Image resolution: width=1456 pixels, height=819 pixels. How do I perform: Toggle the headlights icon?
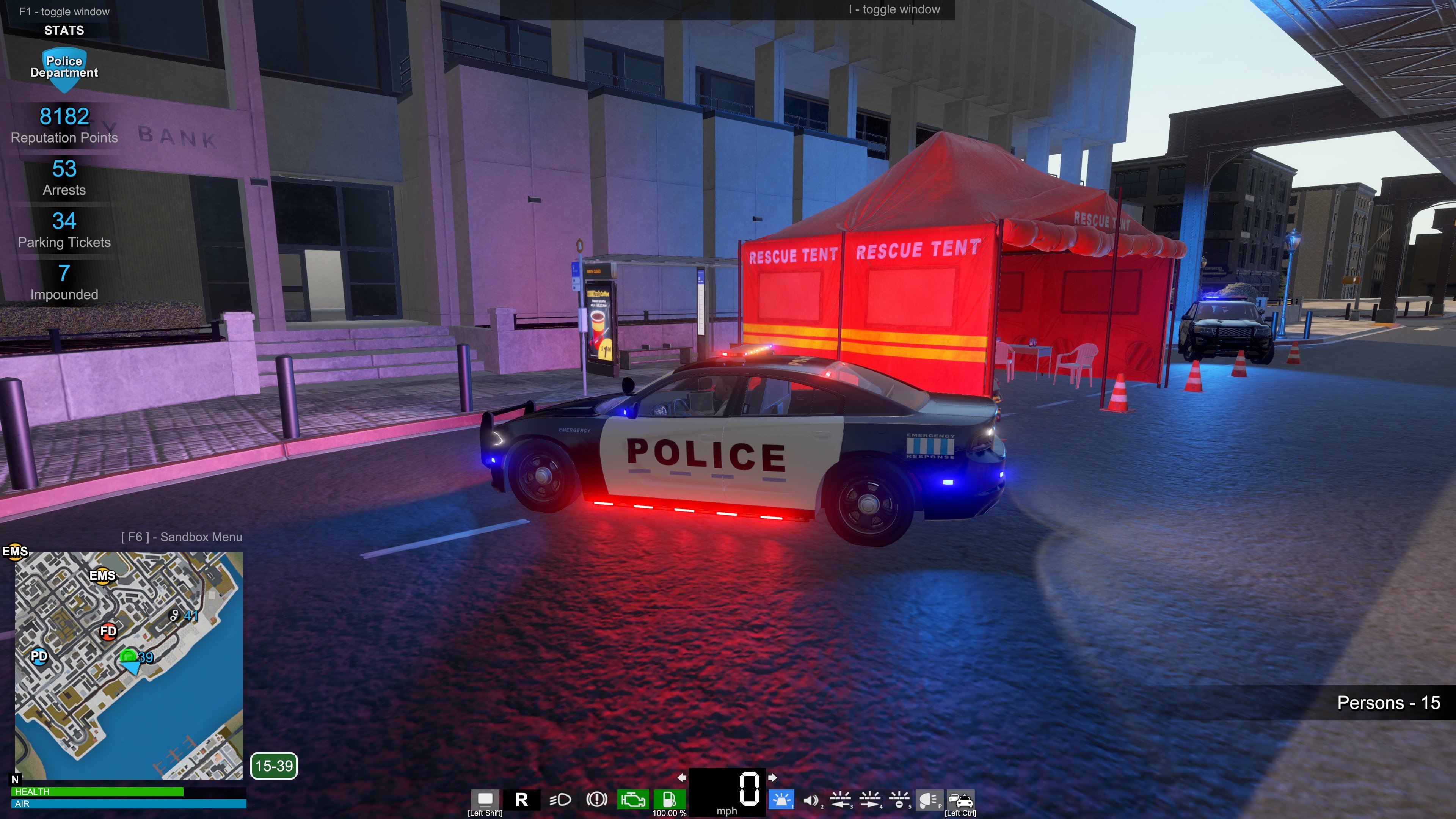click(560, 800)
